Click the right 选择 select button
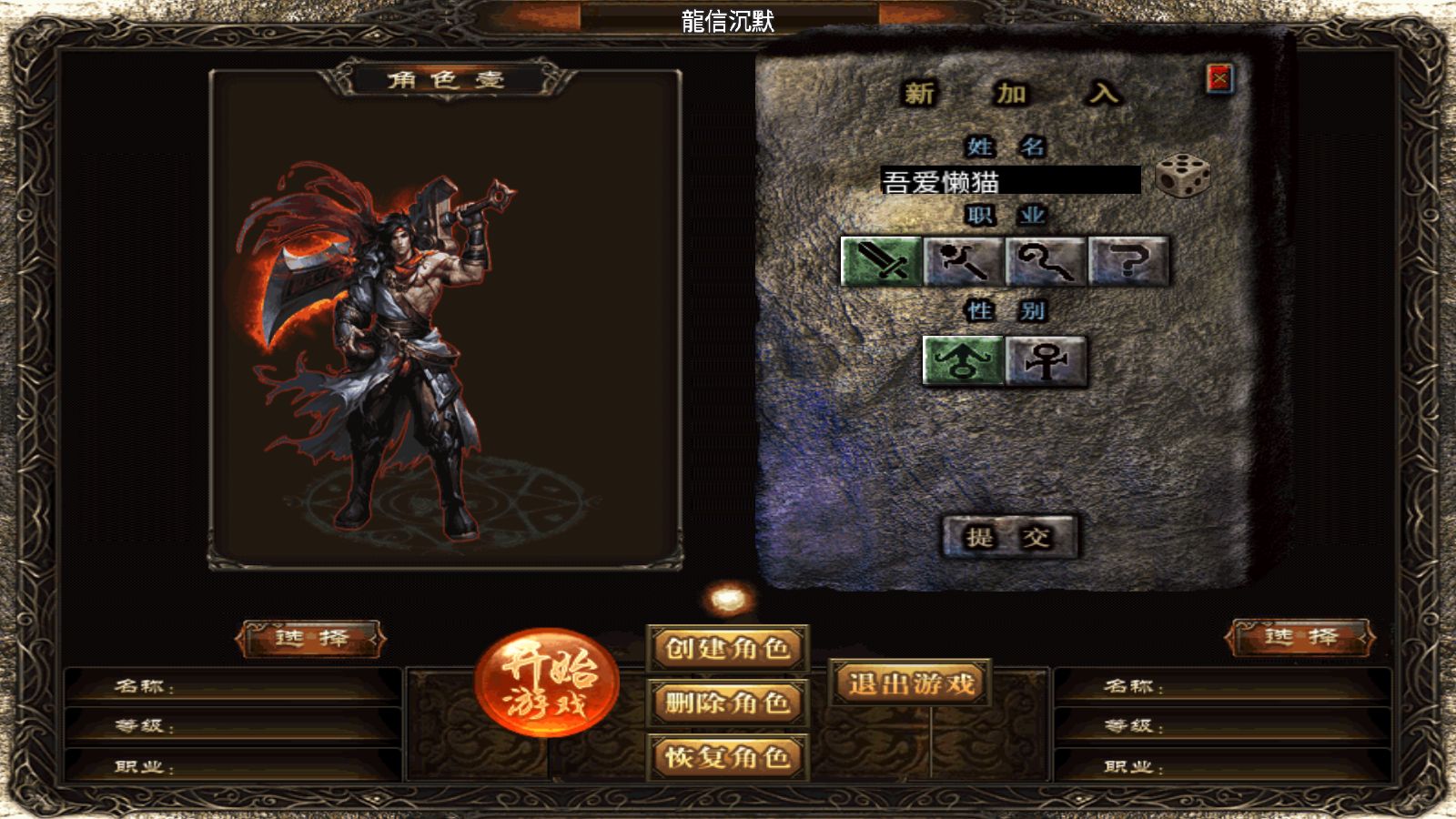The image size is (1456, 819). 1300,637
